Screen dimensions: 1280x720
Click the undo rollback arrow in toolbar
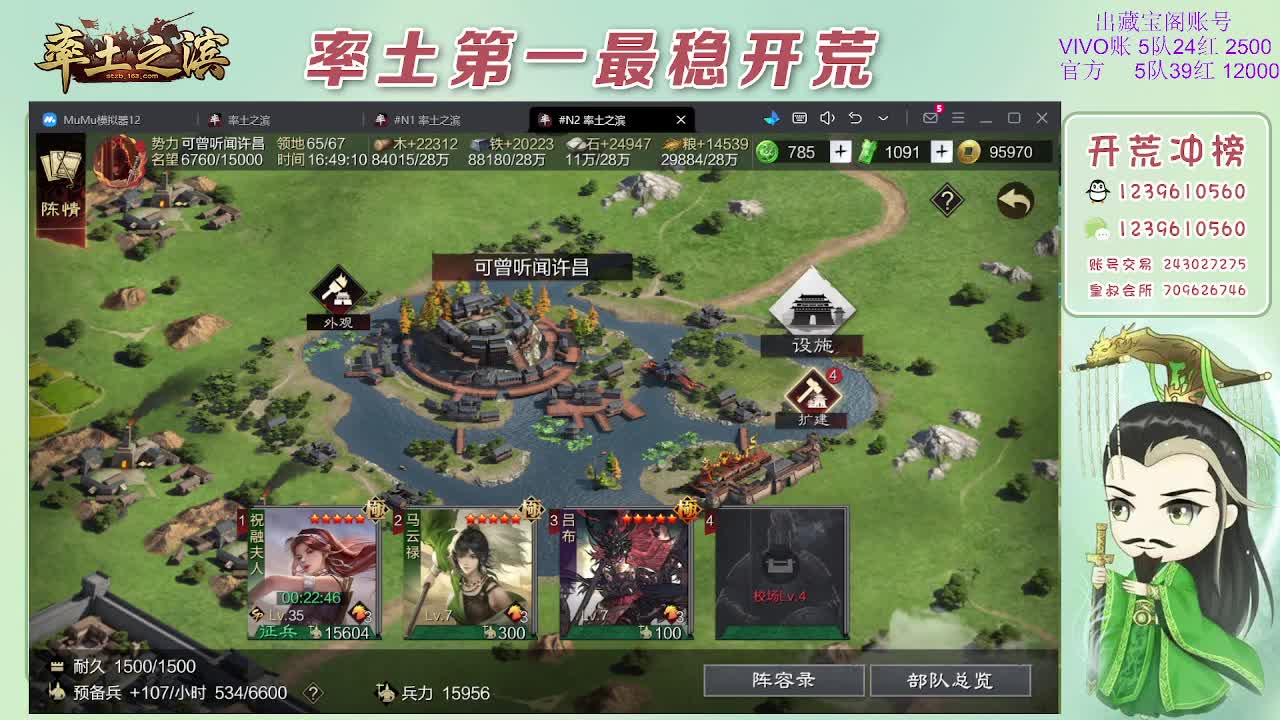(856, 118)
